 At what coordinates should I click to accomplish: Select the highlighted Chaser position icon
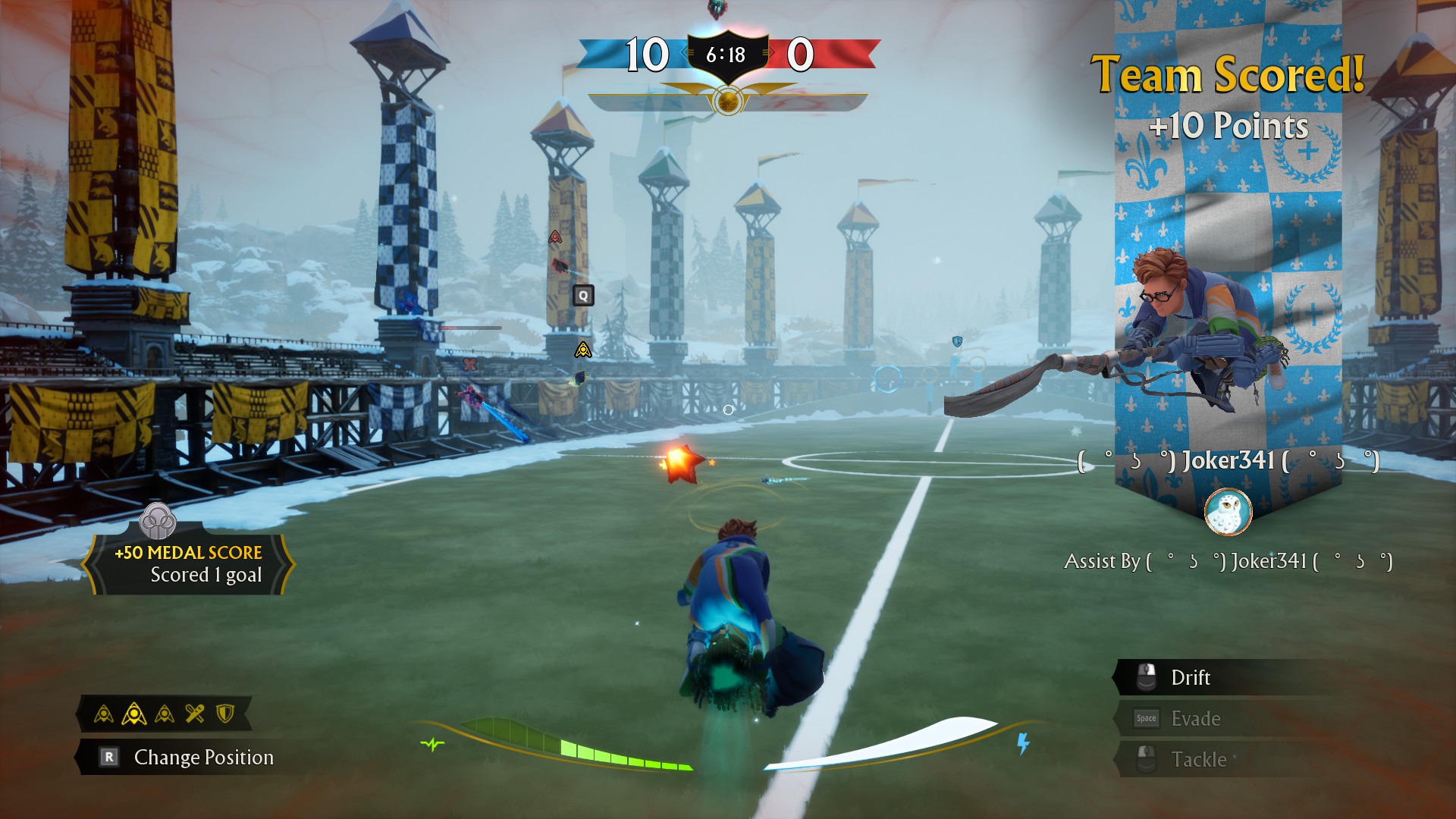pos(134,714)
